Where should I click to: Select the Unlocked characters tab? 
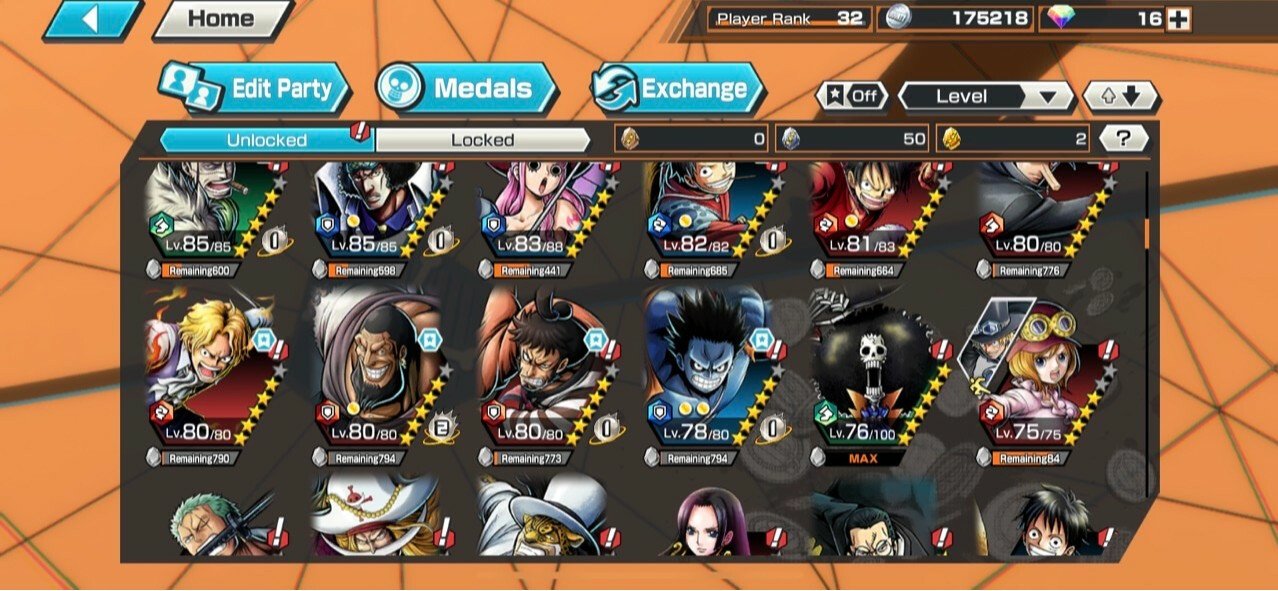pyautogui.click(x=266, y=140)
